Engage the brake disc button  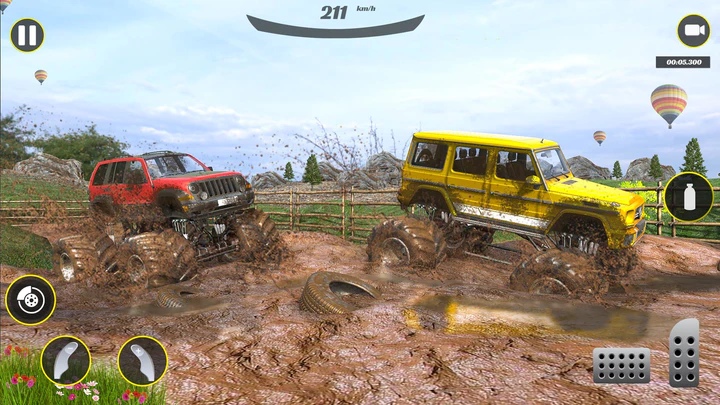[30, 300]
